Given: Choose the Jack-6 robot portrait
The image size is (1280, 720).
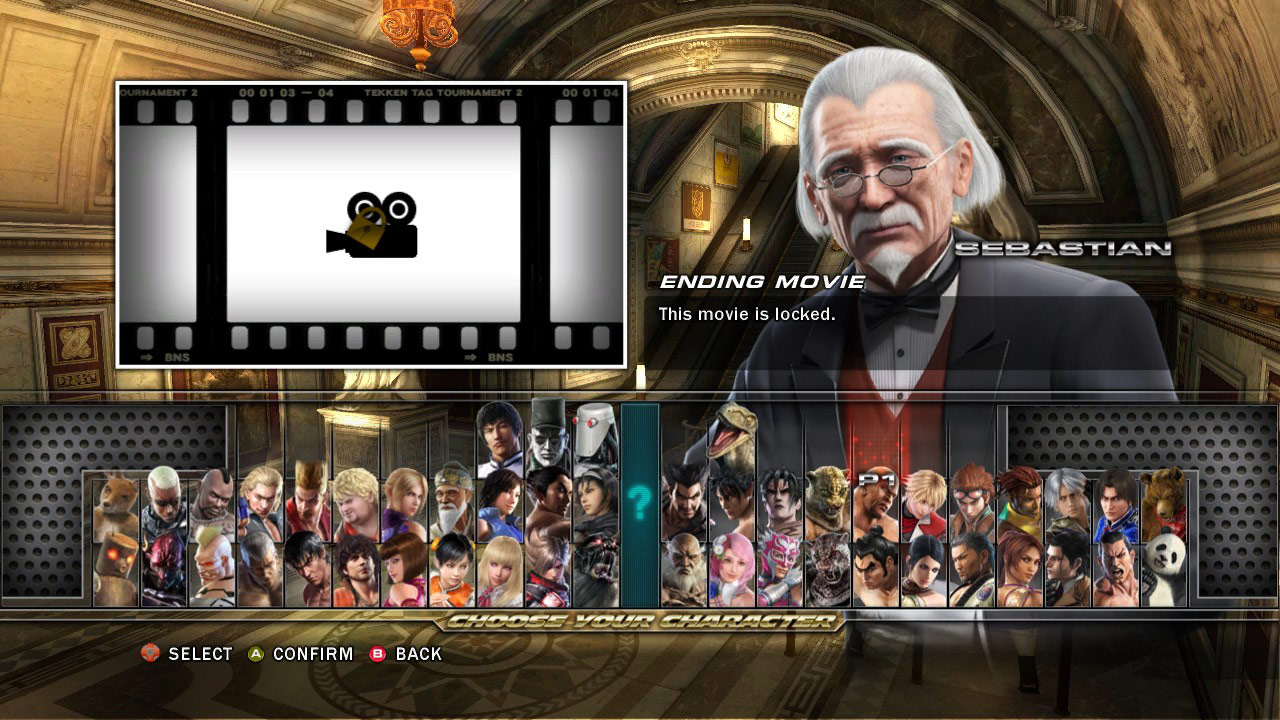Looking at the screenshot, I should [x=597, y=437].
